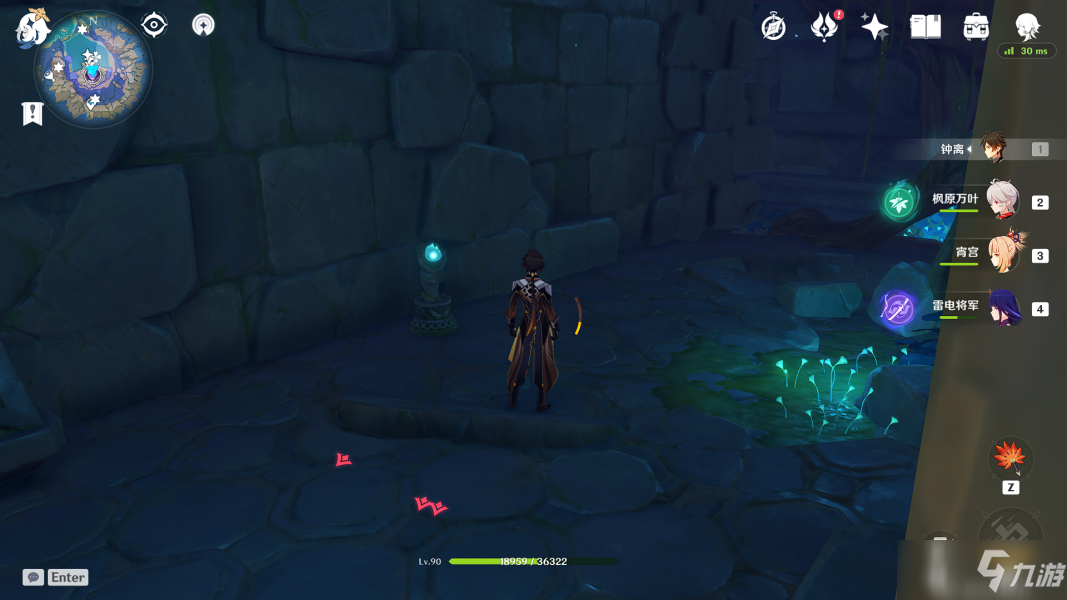The height and width of the screenshot is (600, 1067).
Task: Open the character head silhouette icon
Action: (x=1027, y=26)
